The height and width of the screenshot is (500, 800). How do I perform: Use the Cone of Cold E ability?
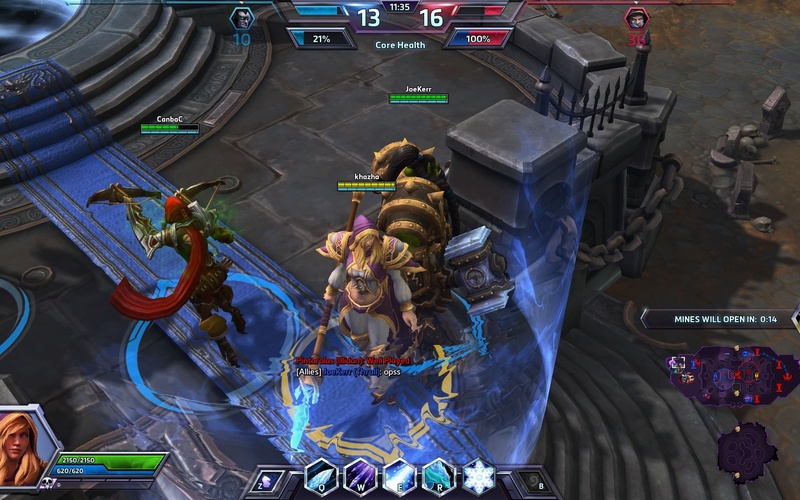point(399,475)
